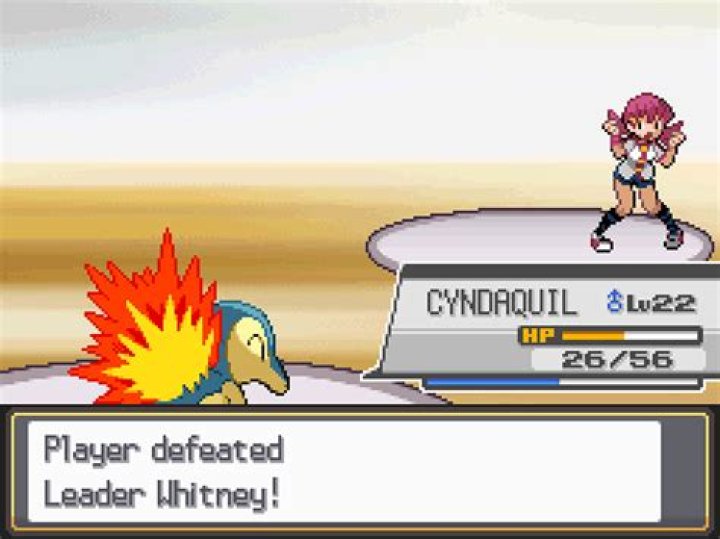This screenshot has height=539, width=720.
Task: Advance the "Player defeated Leader Whitney!" message box
Action: pos(345,471)
